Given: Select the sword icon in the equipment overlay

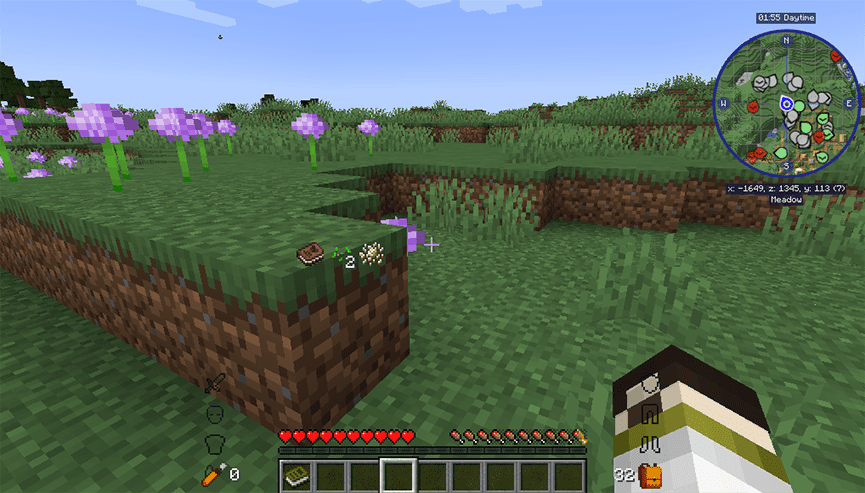Looking at the screenshot, I should 214,384.
